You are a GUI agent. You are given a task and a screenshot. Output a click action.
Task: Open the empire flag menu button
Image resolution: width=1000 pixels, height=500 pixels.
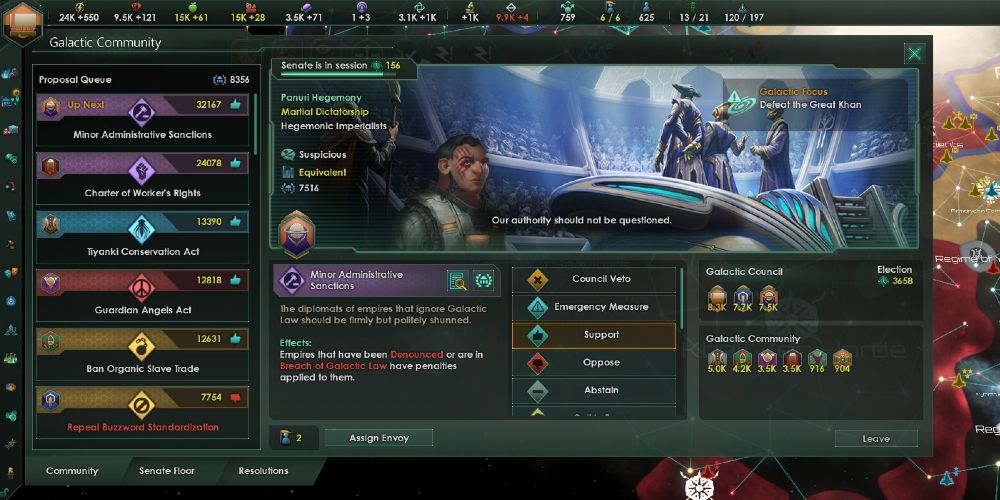click(22, 22)
